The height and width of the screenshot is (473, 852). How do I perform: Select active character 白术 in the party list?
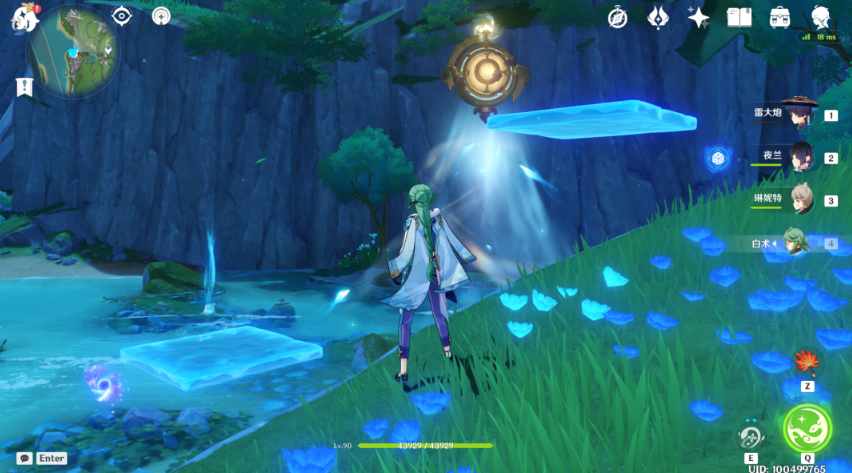pos(796,242)
